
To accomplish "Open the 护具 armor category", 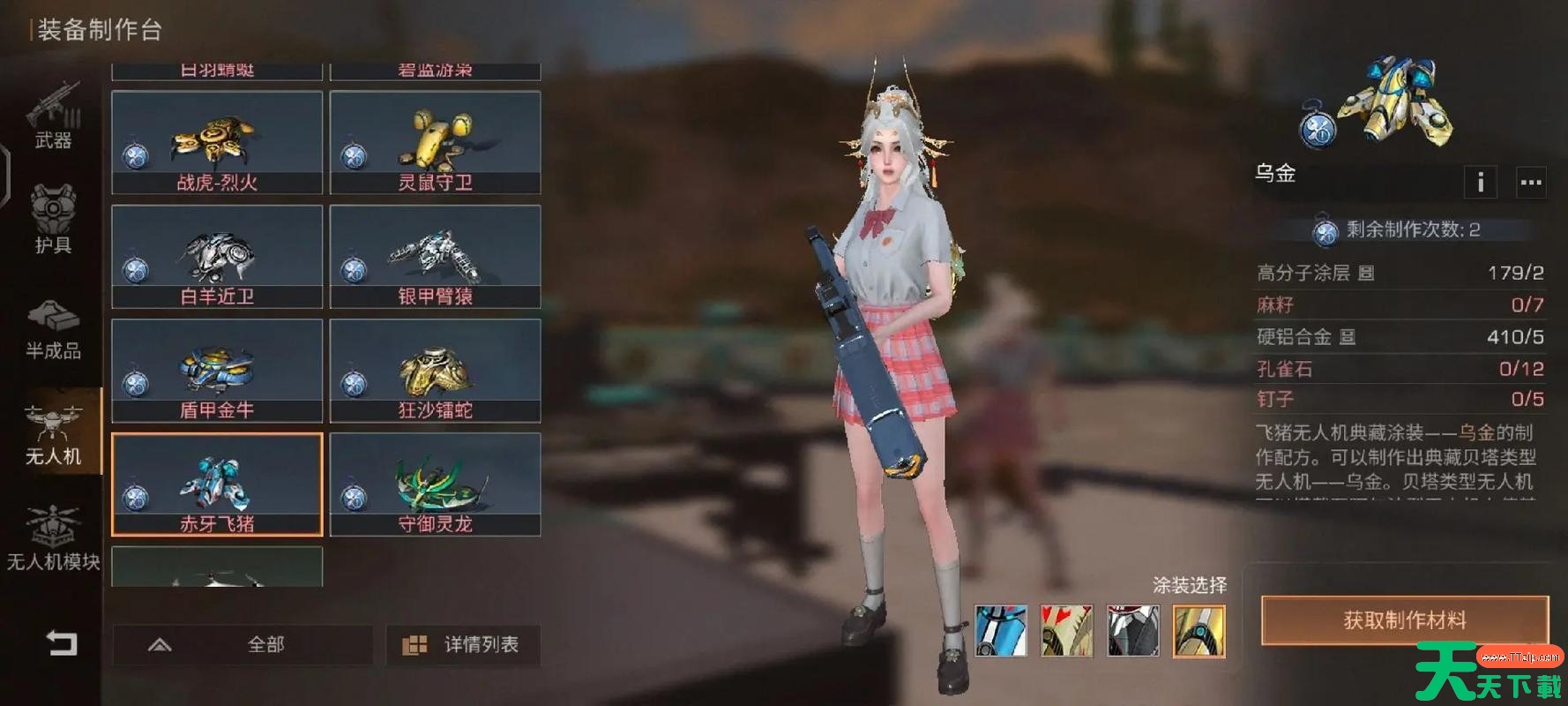I will pyautogui.click(x=53, y=221).
